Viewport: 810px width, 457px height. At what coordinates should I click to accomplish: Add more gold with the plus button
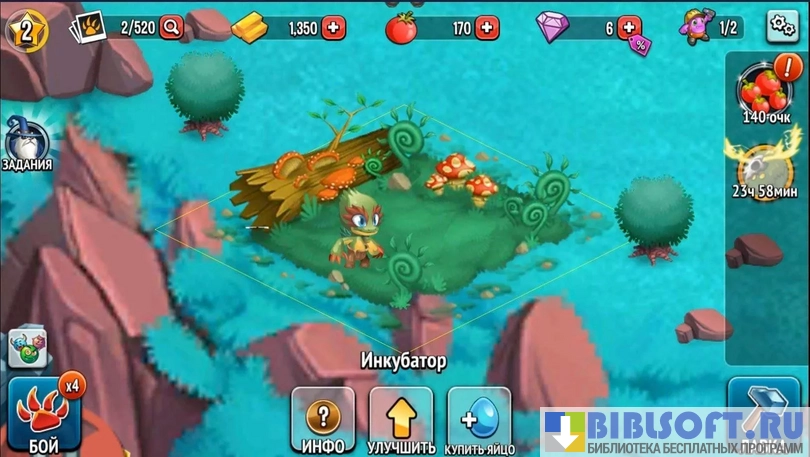coord(334,28)
